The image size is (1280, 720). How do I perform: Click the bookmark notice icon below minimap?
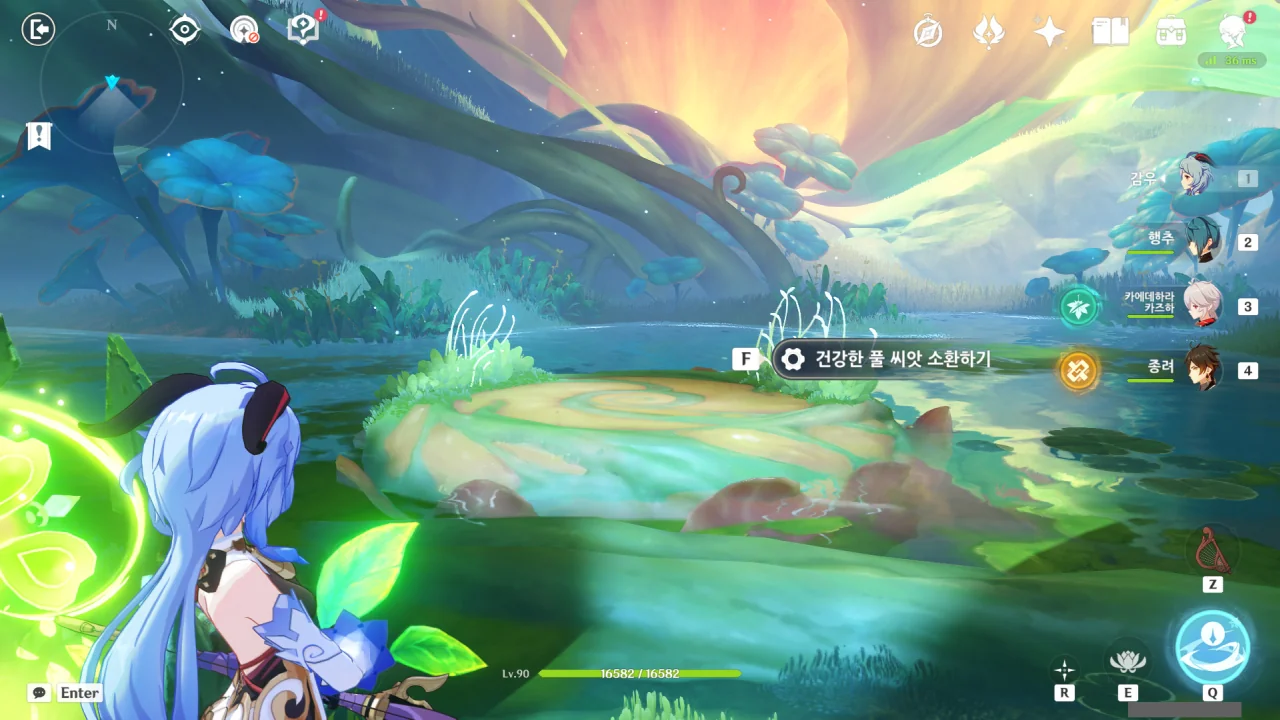pos(39,136)
